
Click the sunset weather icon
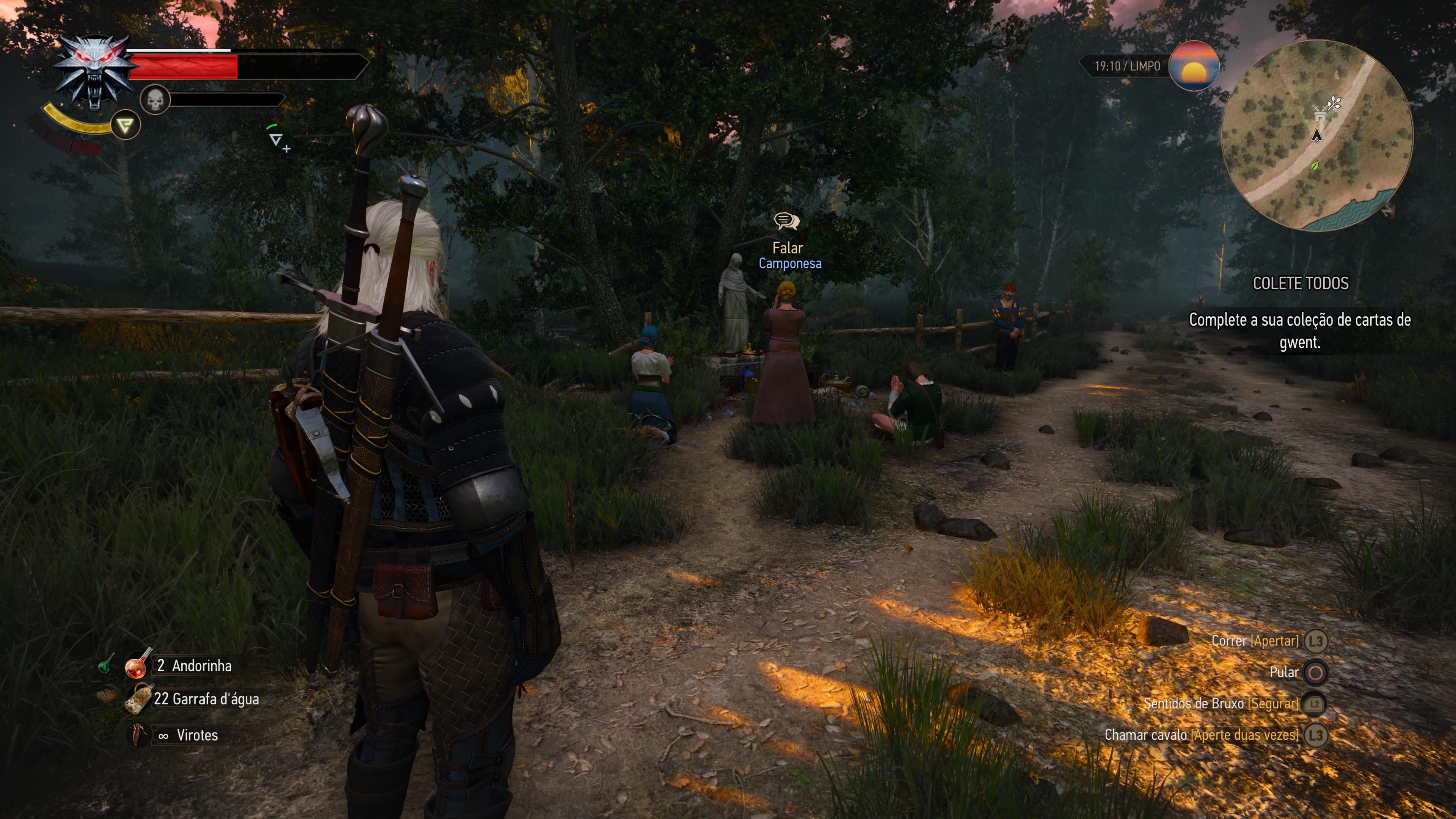1193,66
